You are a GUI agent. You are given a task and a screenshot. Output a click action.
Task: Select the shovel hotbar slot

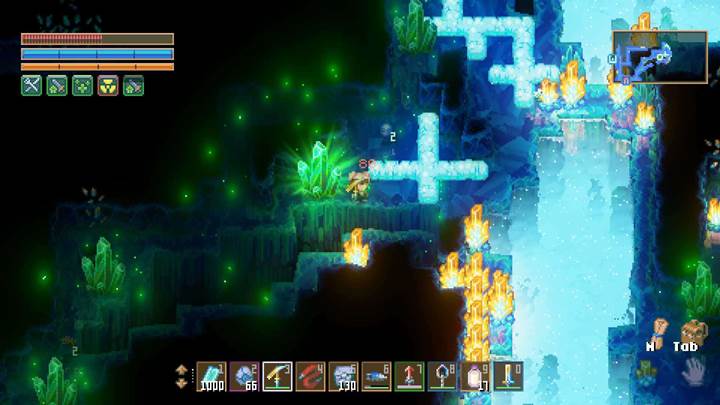coord(443,375)
